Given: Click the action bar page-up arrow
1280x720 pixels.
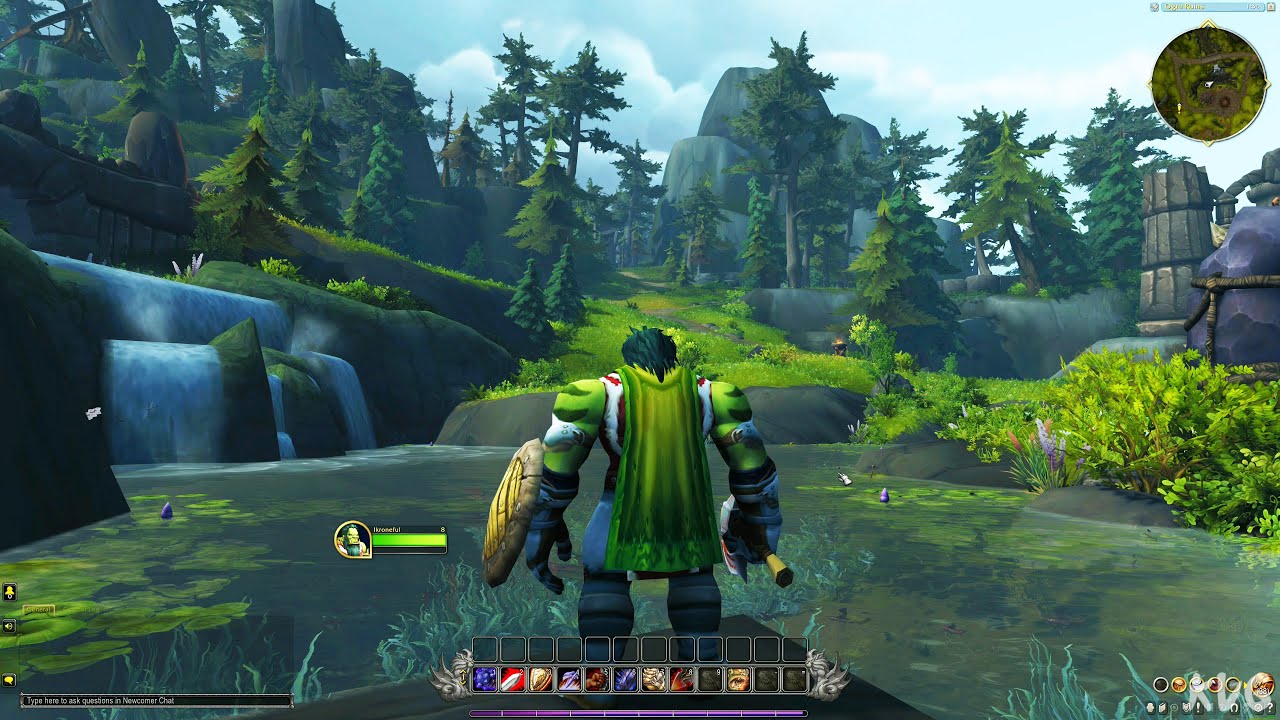Looking at the screenshot, I should pos(462,672).
